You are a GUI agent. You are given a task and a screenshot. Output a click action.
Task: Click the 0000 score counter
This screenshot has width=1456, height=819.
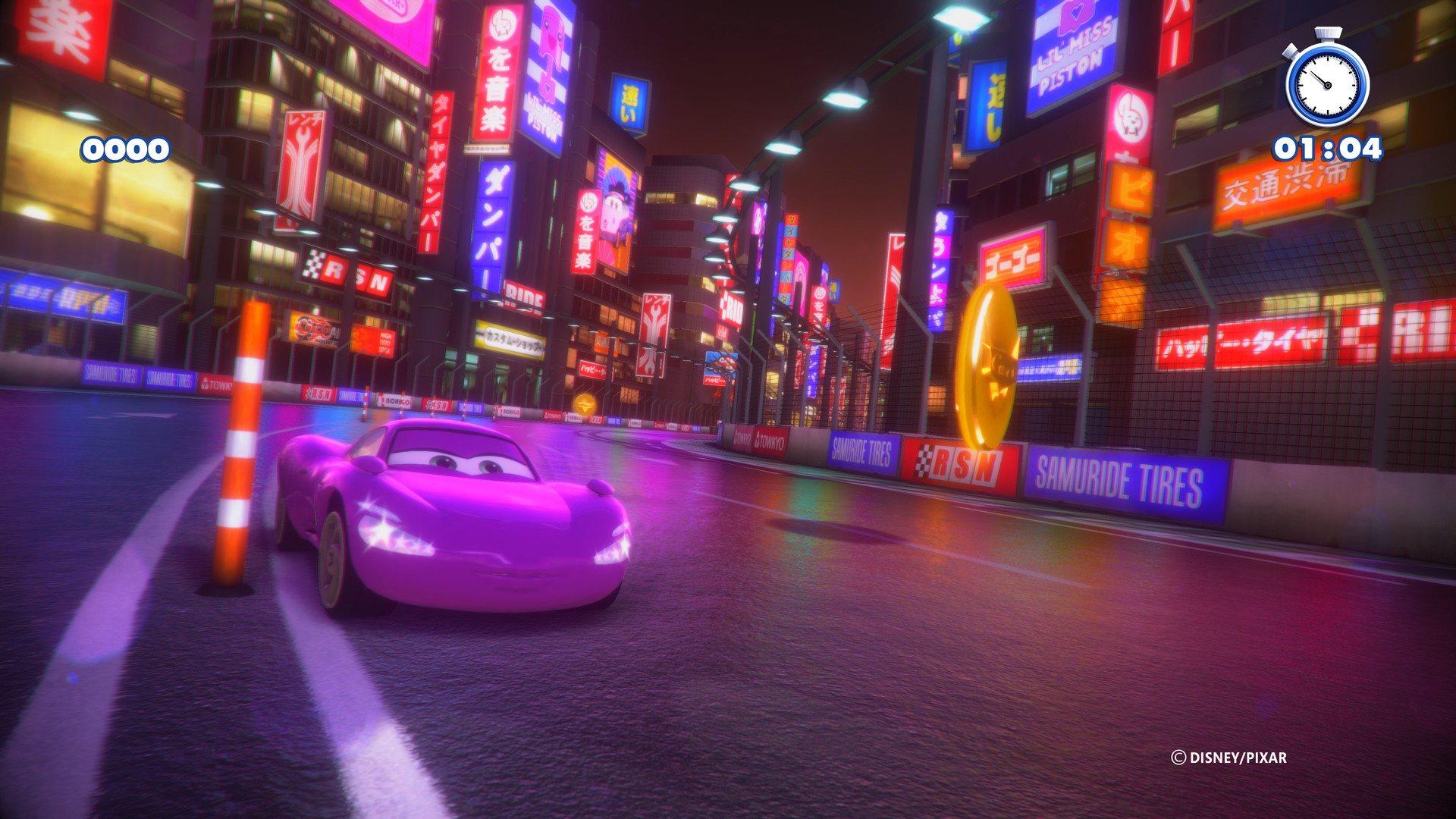(126, 149)
